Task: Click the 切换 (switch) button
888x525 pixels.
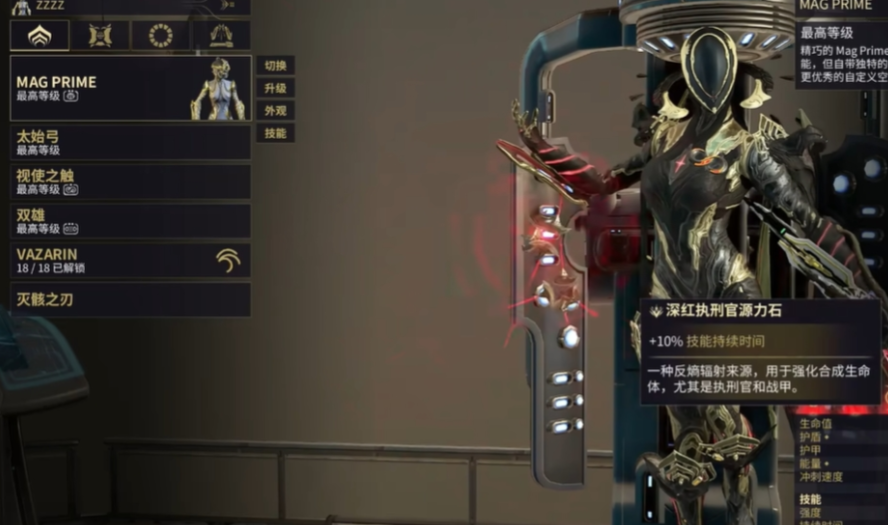Action: click(x=275, y=66)
